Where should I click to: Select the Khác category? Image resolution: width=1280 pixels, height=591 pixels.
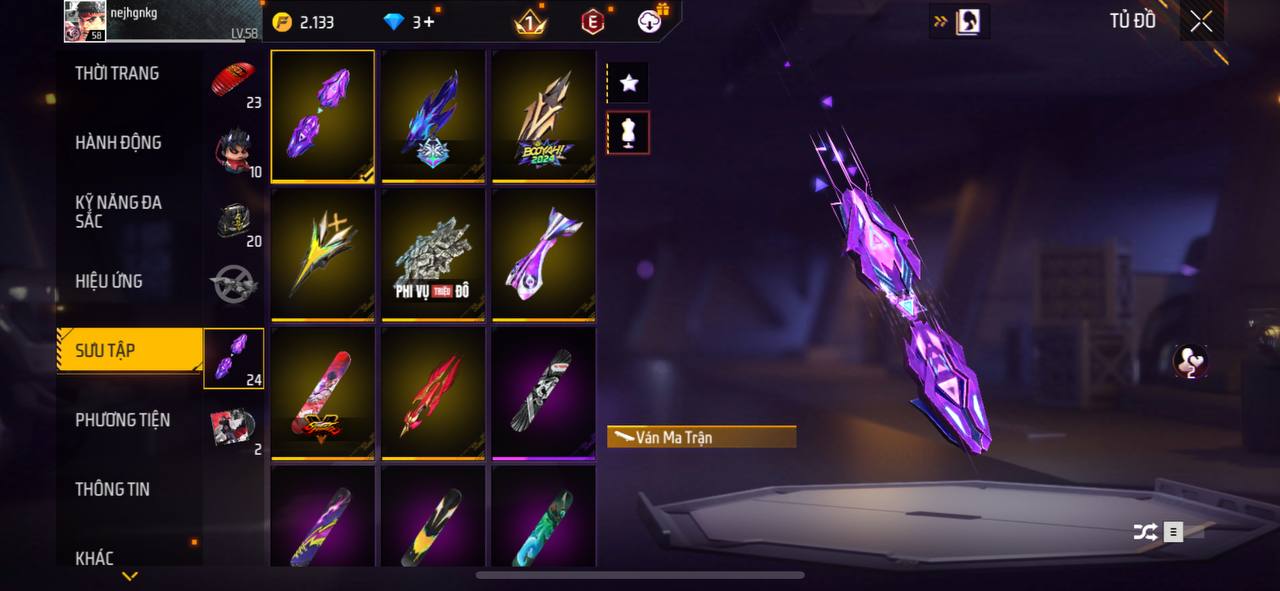[95, 558]
